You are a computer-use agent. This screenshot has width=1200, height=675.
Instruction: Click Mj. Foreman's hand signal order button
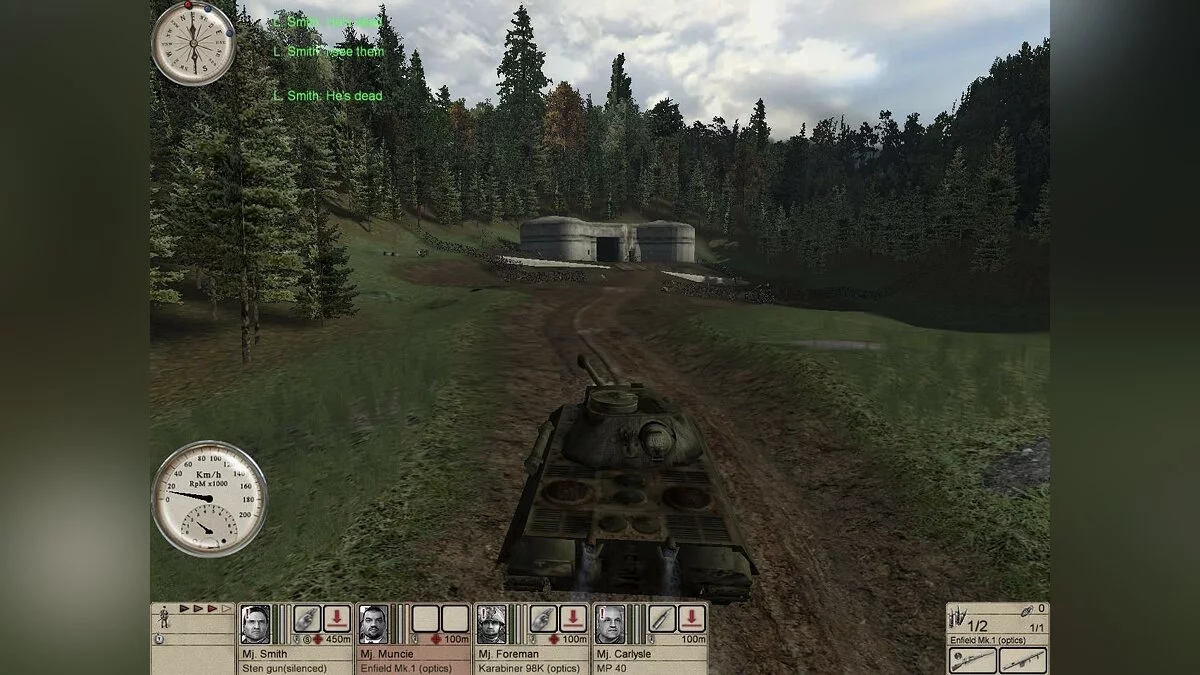point(543,619)
